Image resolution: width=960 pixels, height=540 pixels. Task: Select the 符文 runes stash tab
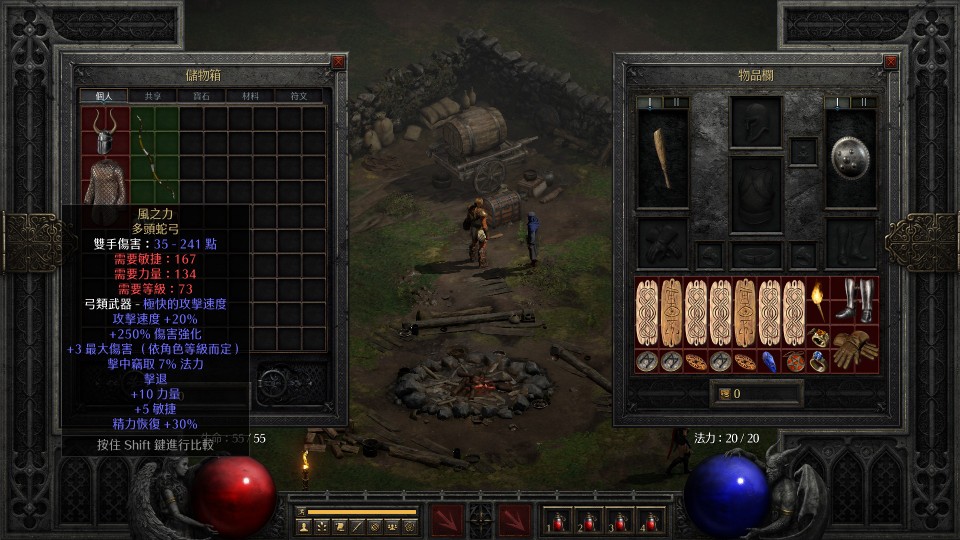tap(299, 96)
